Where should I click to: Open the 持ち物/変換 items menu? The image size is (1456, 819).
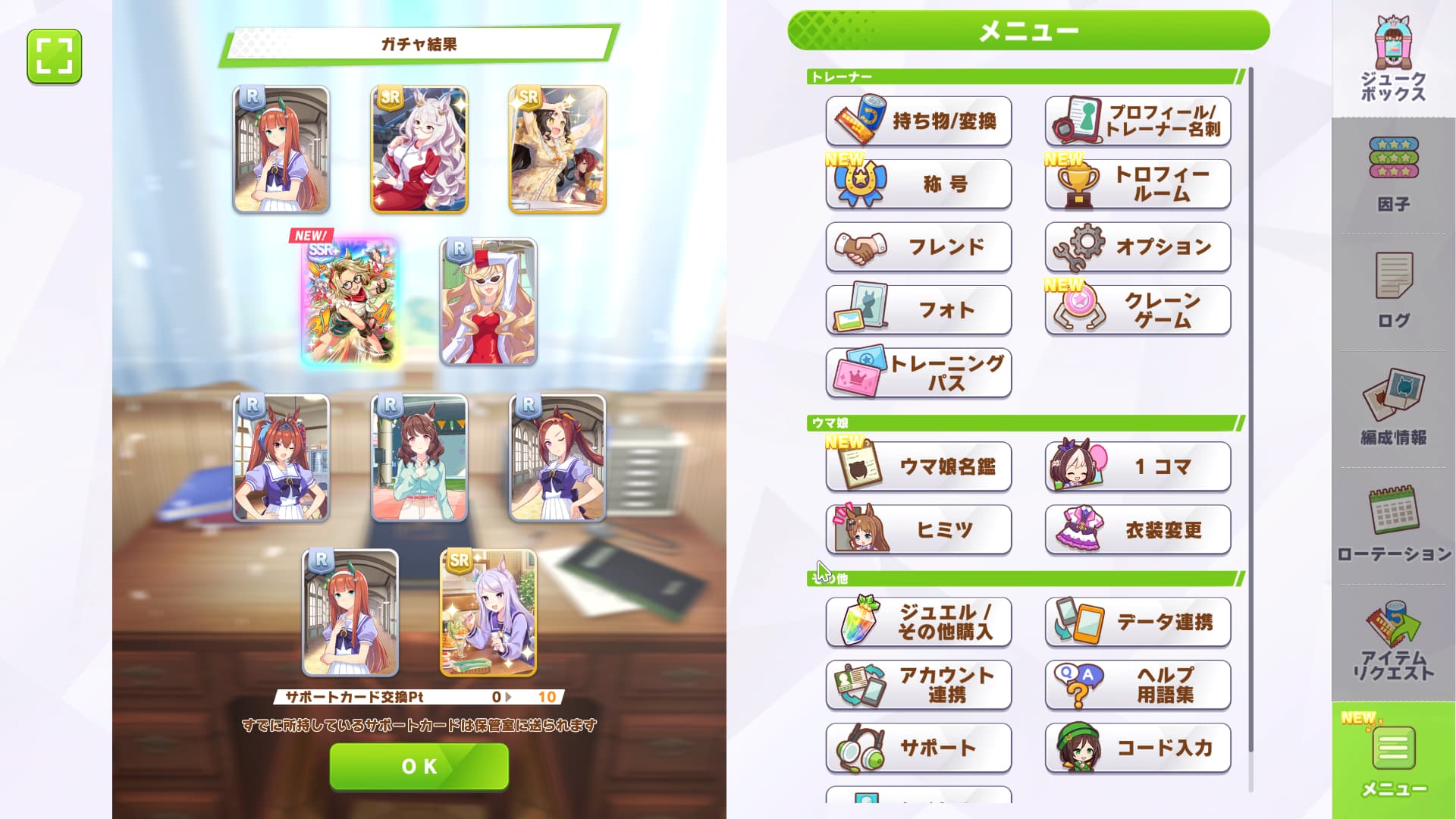point(918,121)
